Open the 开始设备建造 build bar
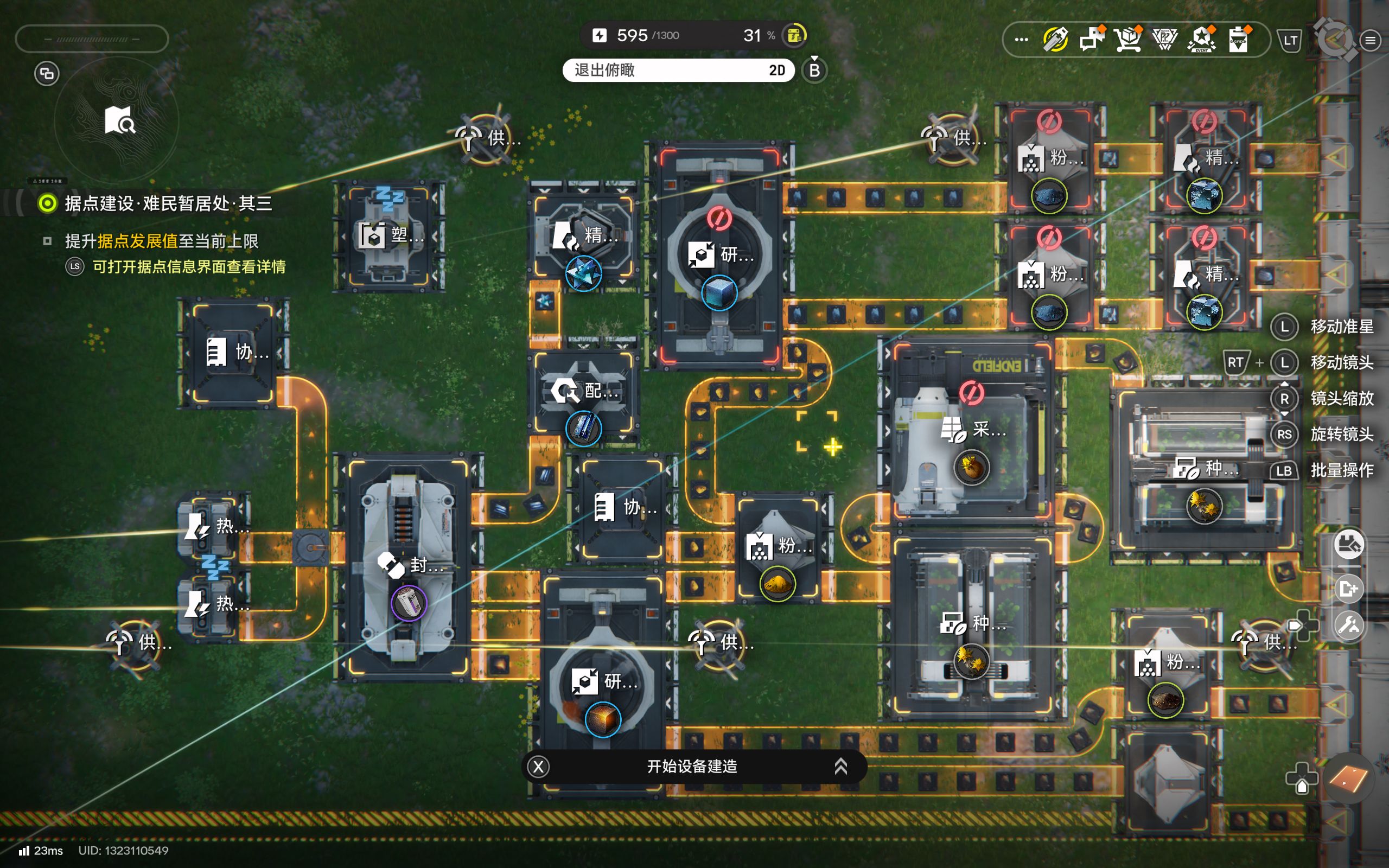Viewport: 1389px width, 868px height. 693,767
